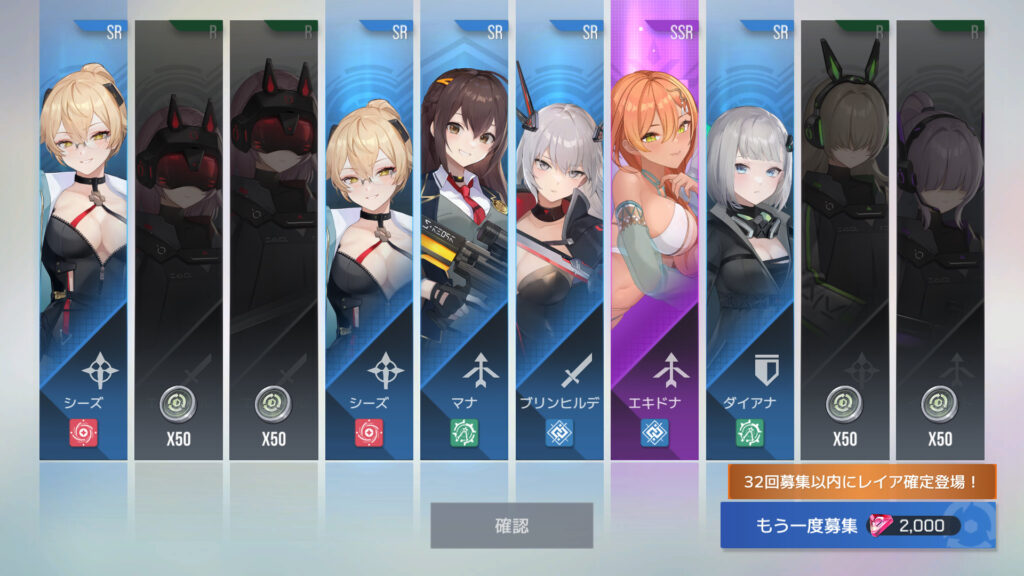Confirm the recruitment results with 確認
Viewport: 1024px width, 576px height.
[511, 525]
